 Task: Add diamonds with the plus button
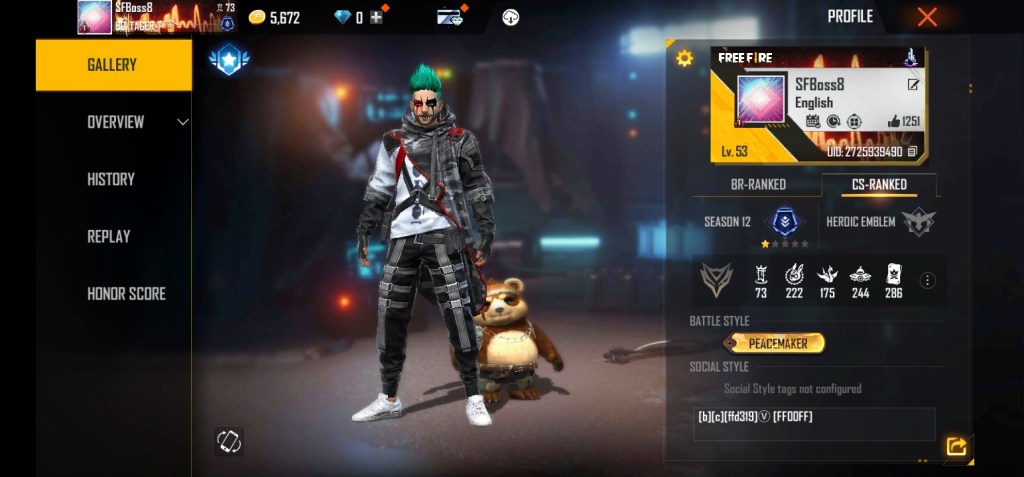(x=376, y=18)
